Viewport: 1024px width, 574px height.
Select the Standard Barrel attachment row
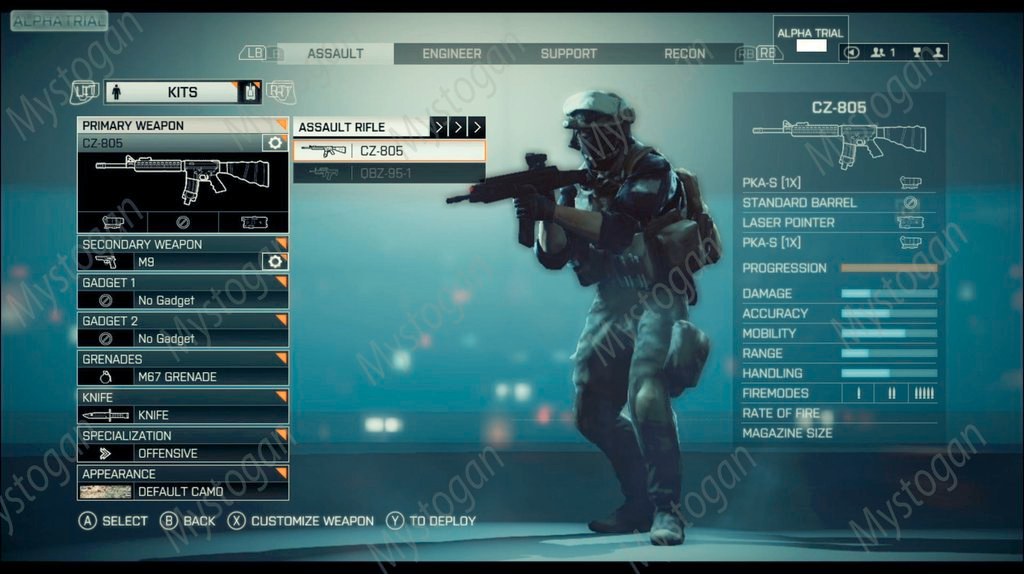[837, 202]
